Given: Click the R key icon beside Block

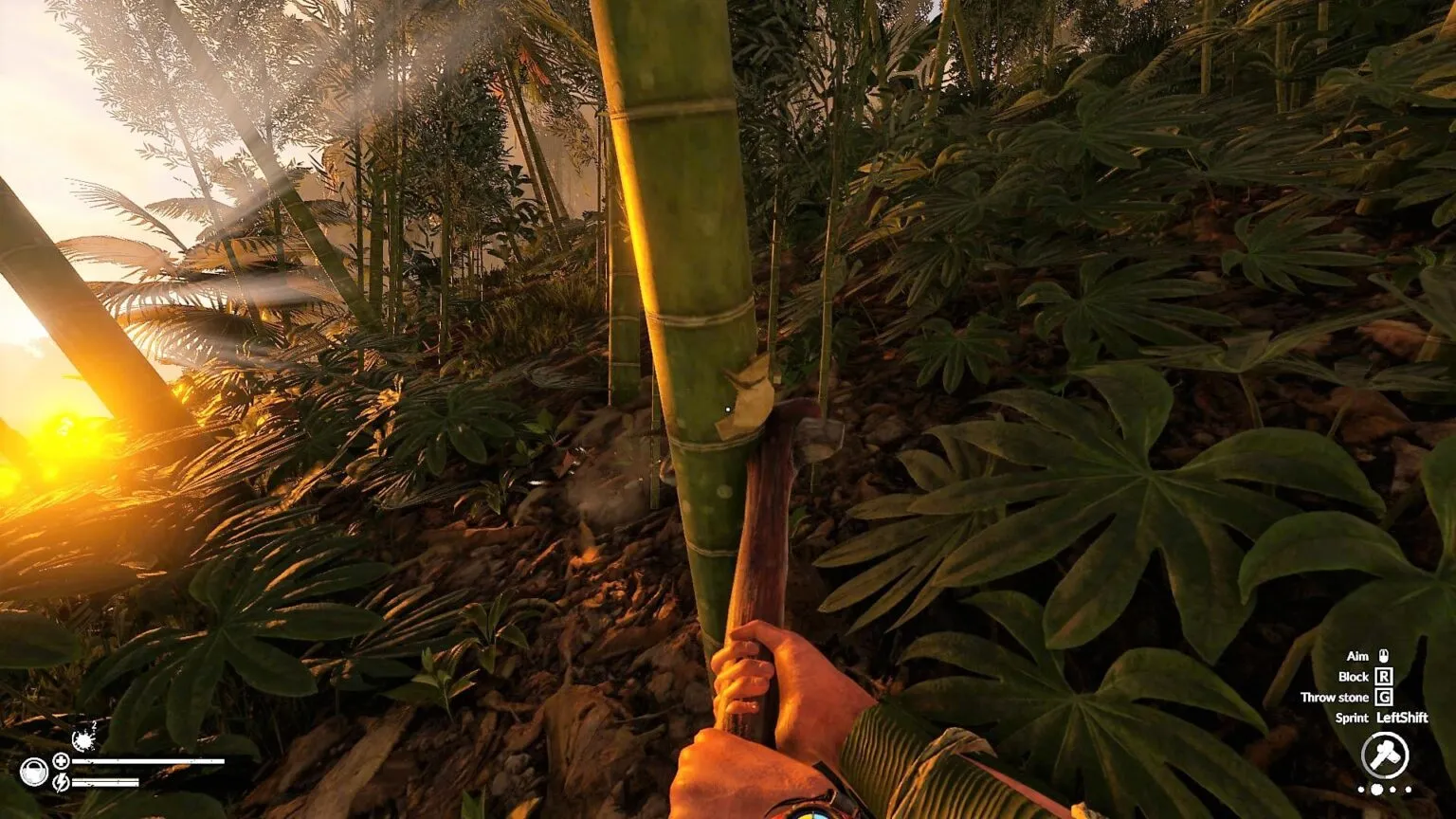Looking at the screenshot, I should coord(1384,677).
